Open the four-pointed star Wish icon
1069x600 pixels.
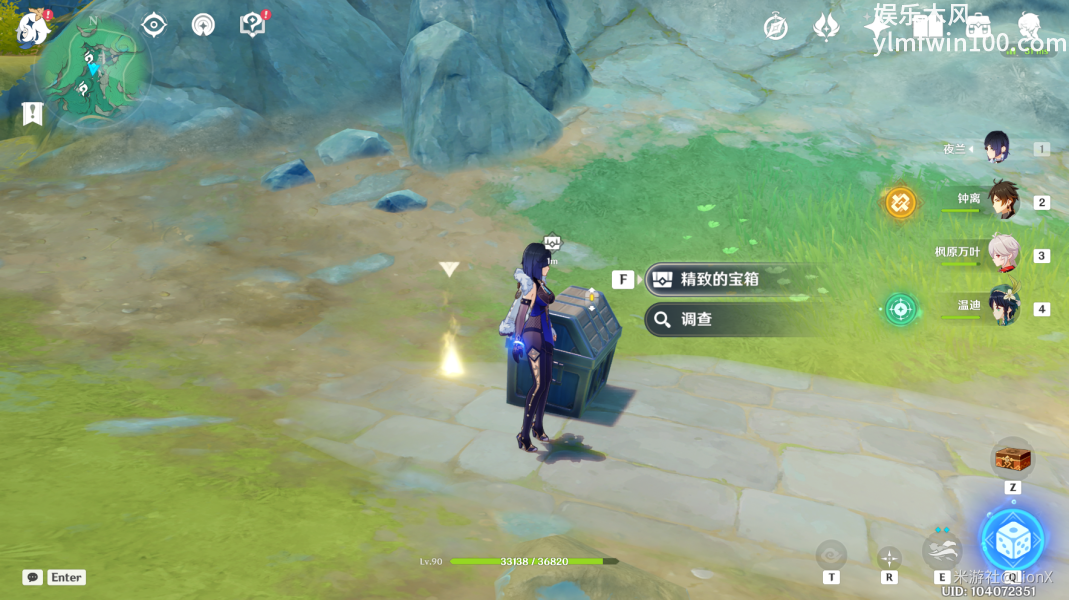click(x=876, y=27)
